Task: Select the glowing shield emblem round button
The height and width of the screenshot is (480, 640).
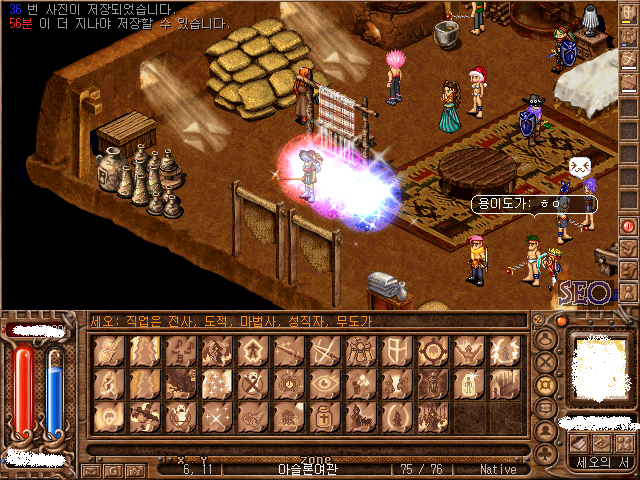Action: pos(547,385)
